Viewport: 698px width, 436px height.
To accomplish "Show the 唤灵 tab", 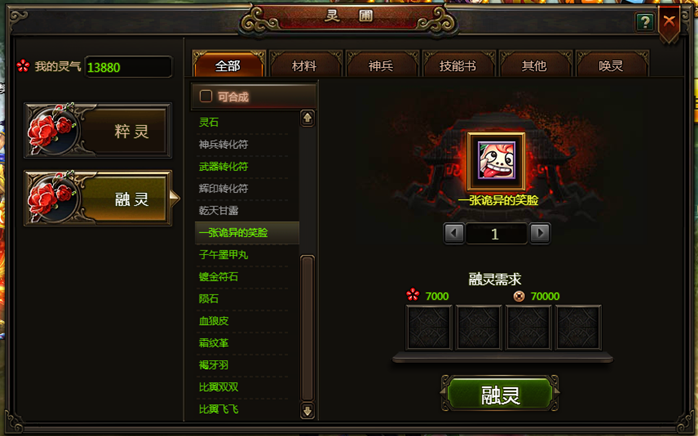I will 611,66.
